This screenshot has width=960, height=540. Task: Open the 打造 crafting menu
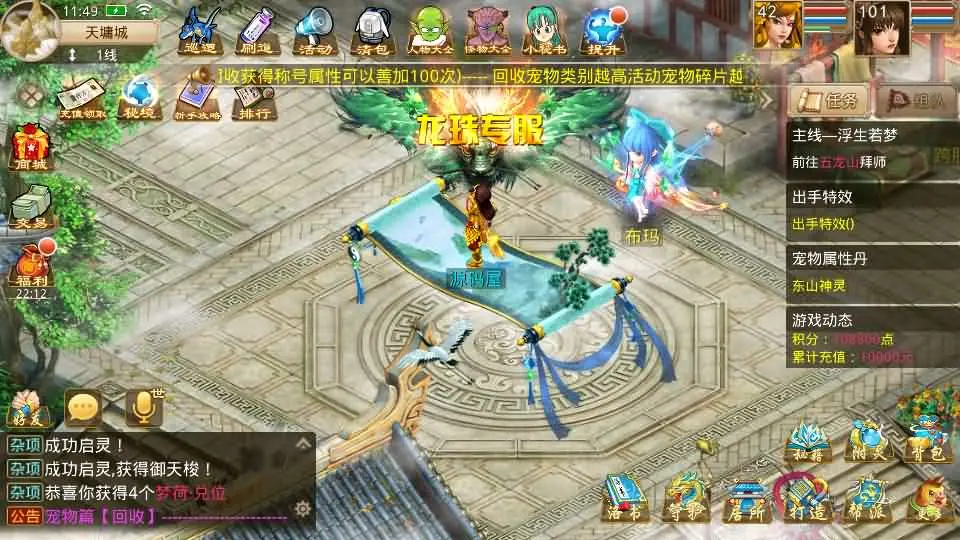pos(803,497)
